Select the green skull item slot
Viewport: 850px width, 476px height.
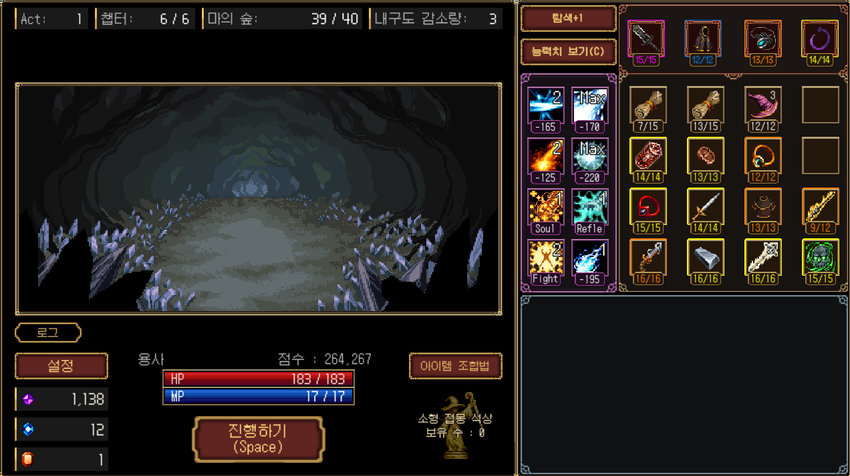coord(820,257)
